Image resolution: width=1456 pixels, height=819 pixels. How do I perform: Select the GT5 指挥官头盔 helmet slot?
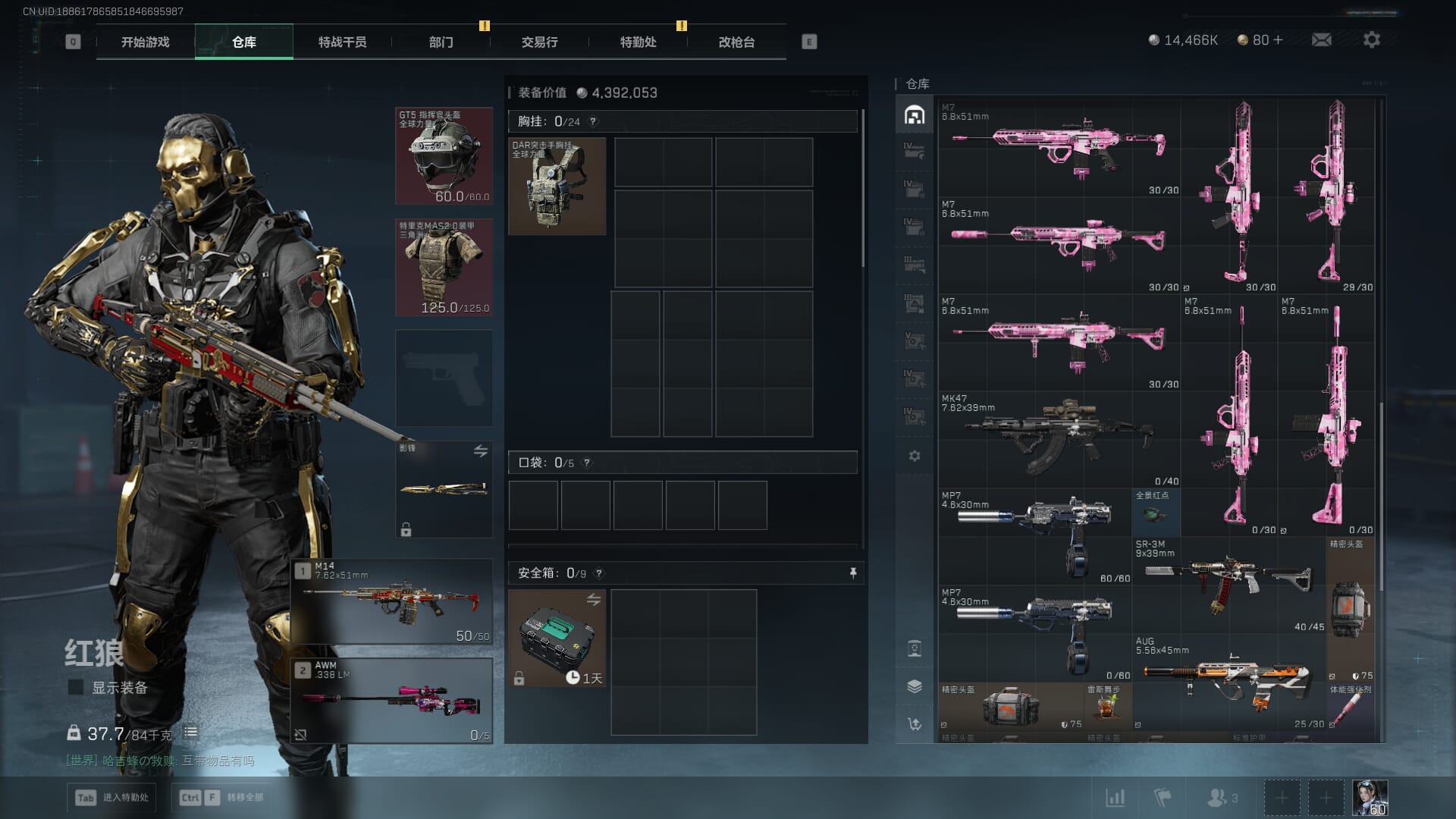444,156
